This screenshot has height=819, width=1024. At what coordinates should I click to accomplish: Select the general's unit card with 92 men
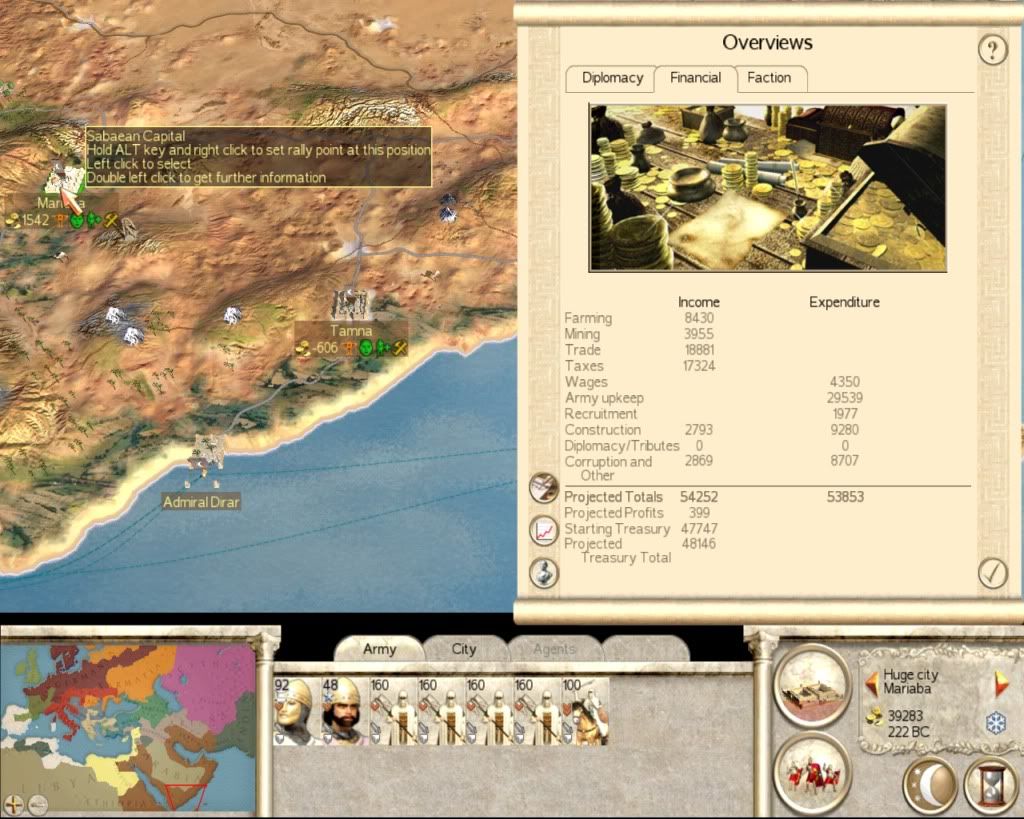pos(293,711)
